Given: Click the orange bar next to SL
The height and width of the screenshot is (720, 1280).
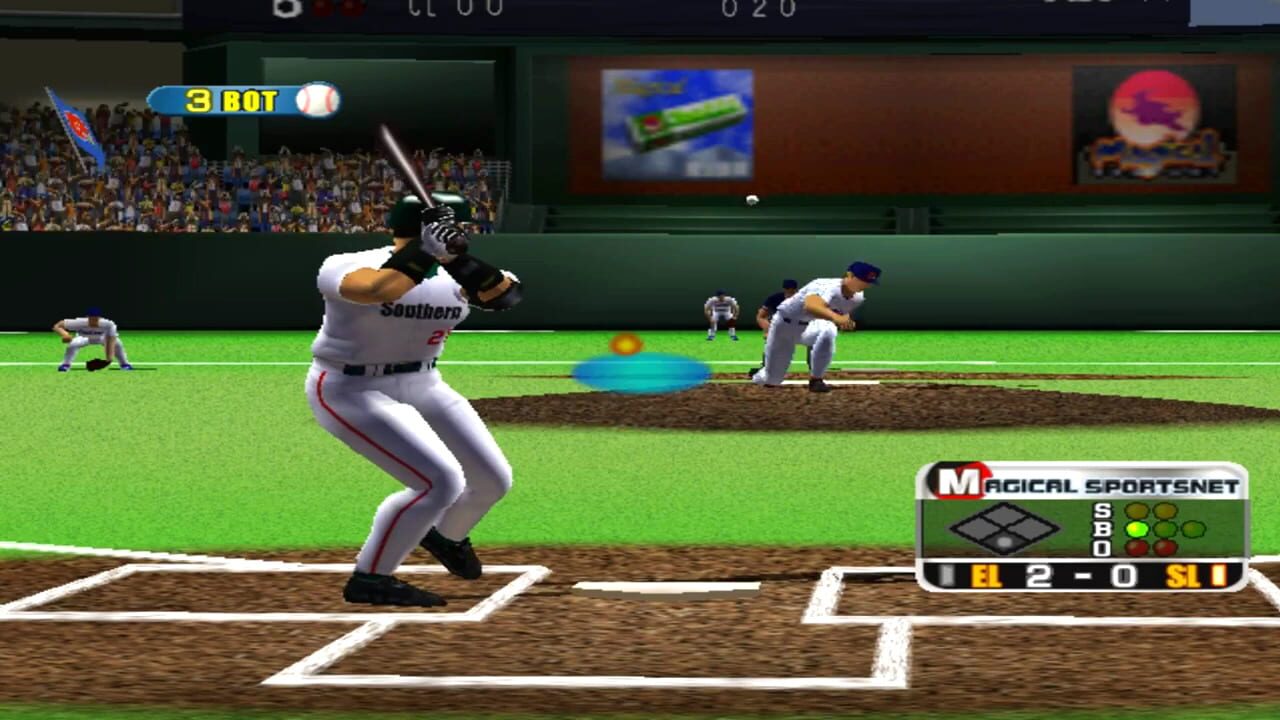Looking at the screenshot, I should pyautogui.click(x=1219, y=575).
